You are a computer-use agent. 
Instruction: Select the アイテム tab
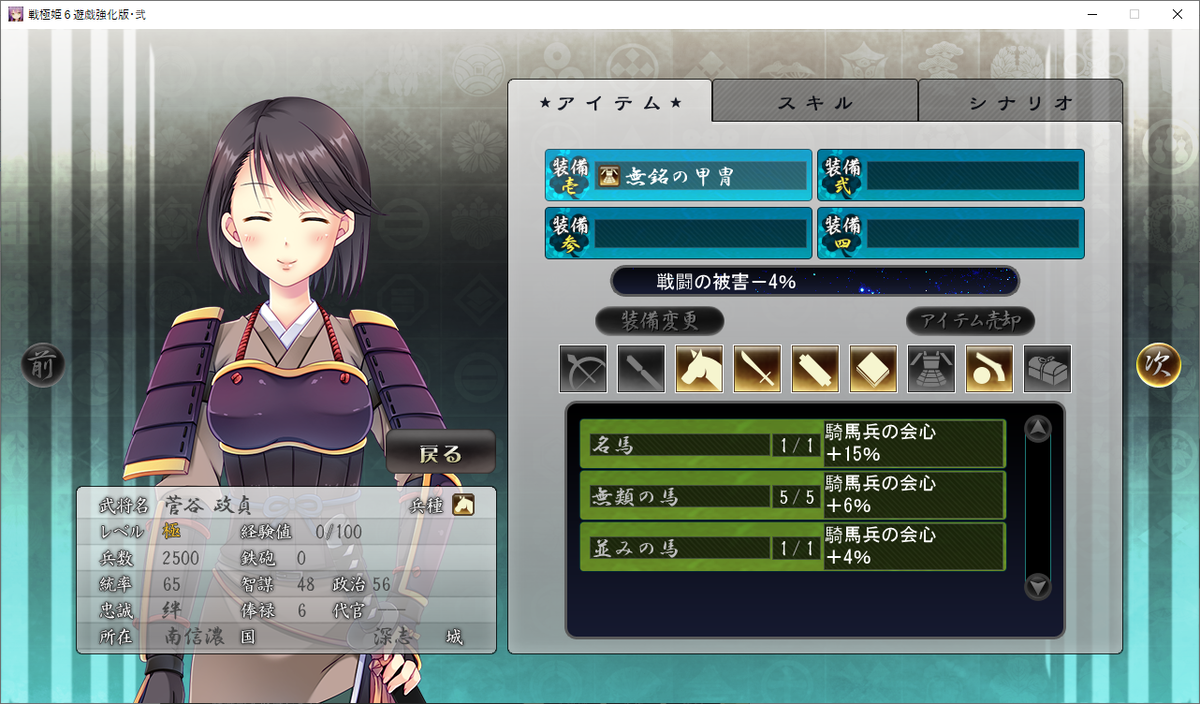(x=610, y=102)
